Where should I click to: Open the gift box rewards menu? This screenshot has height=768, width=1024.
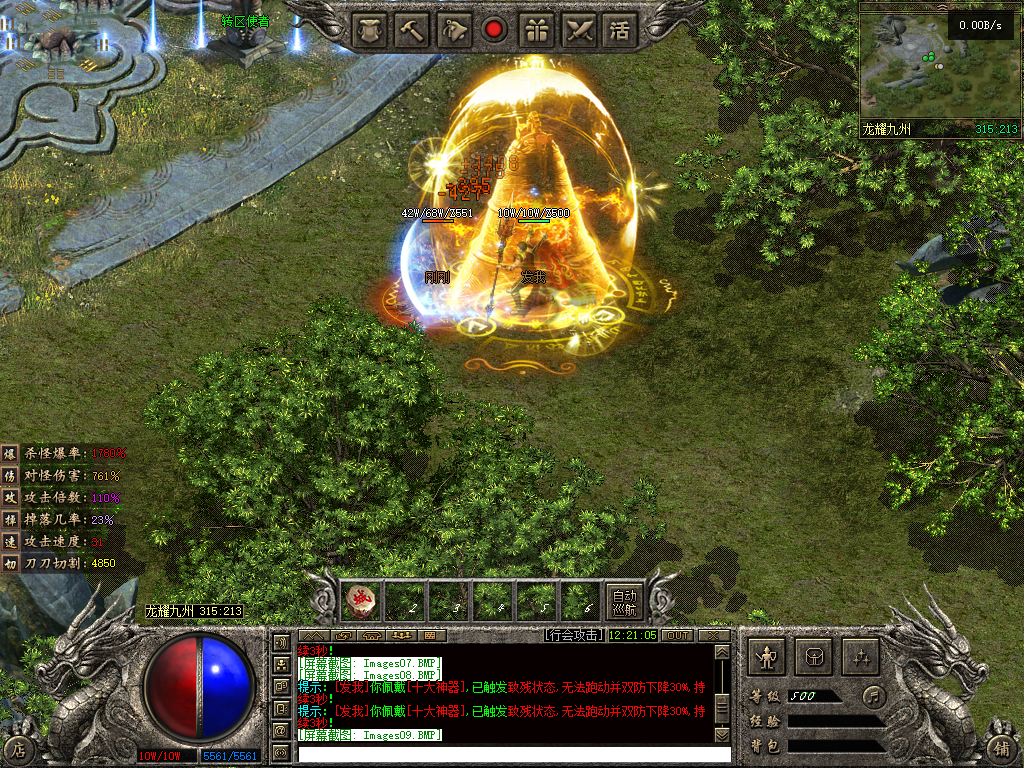[537, 29]
